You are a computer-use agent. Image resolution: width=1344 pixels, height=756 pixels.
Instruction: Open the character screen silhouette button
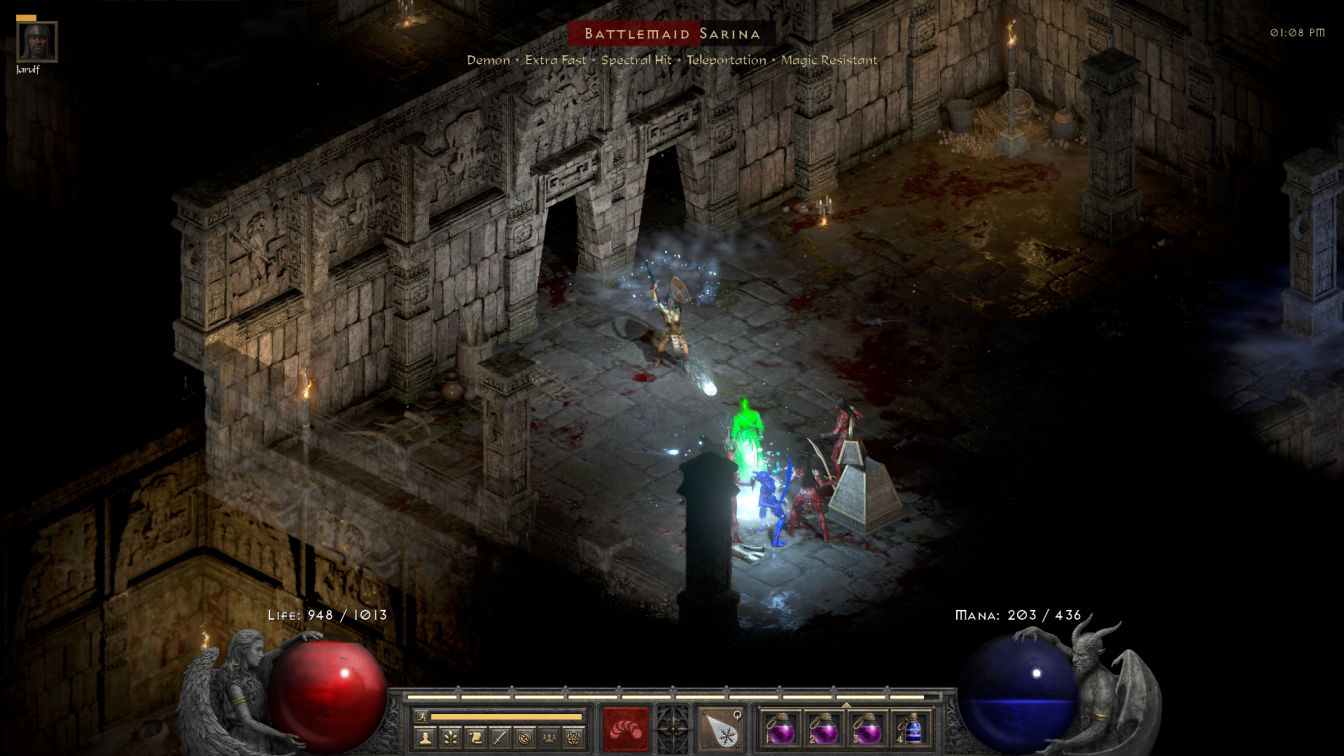[426, 738]
